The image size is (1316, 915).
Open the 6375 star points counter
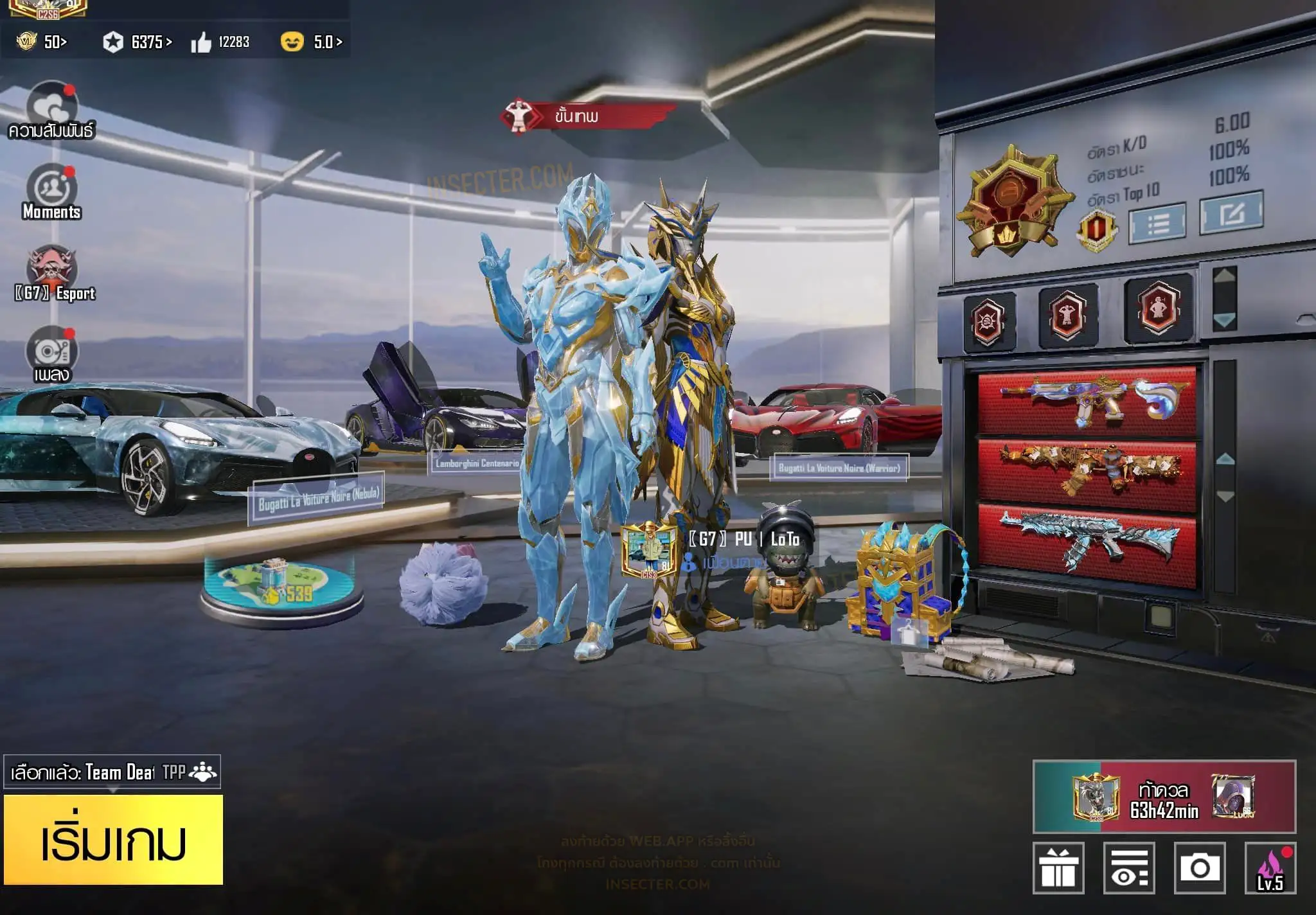tap(138, 42)
